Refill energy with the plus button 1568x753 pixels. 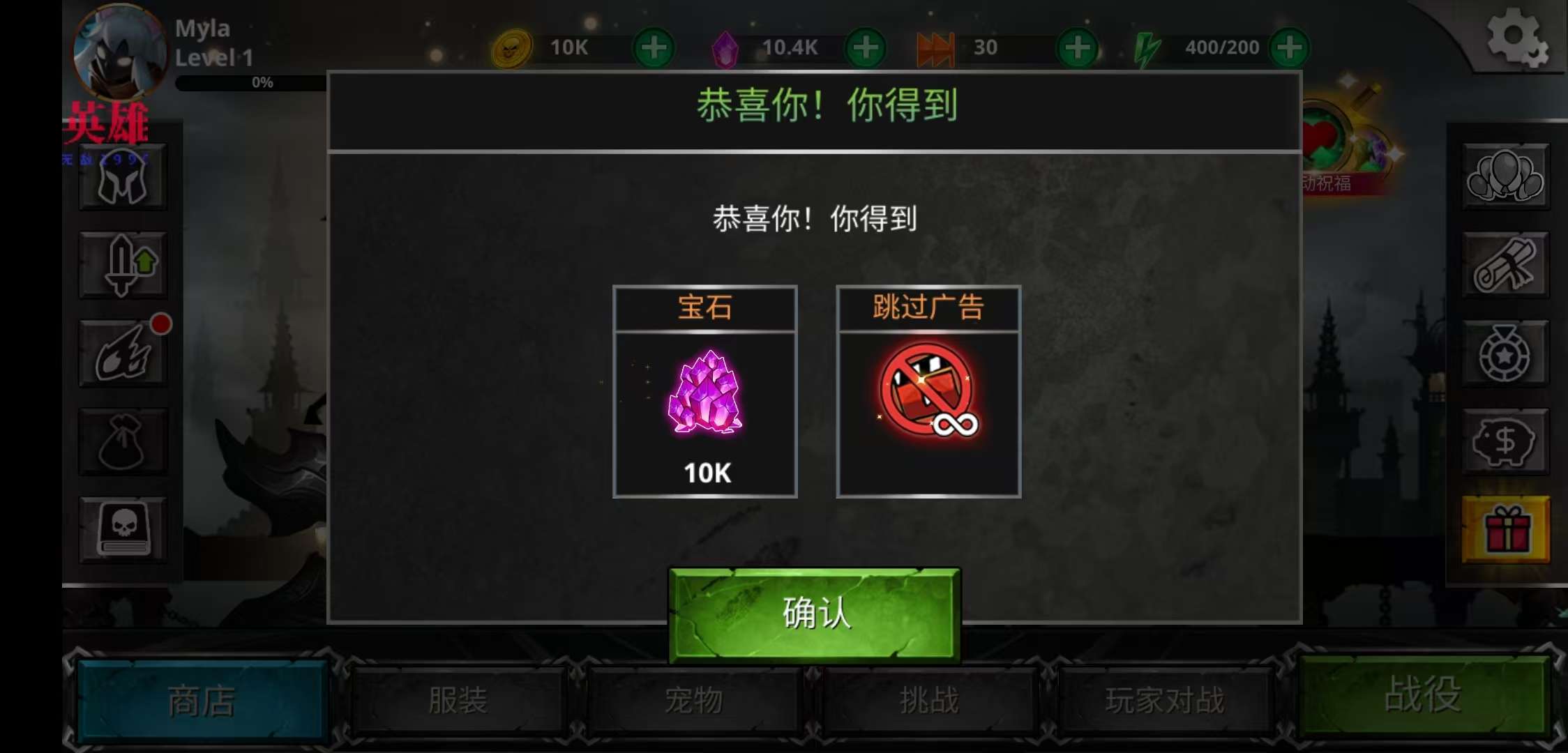1290,48
